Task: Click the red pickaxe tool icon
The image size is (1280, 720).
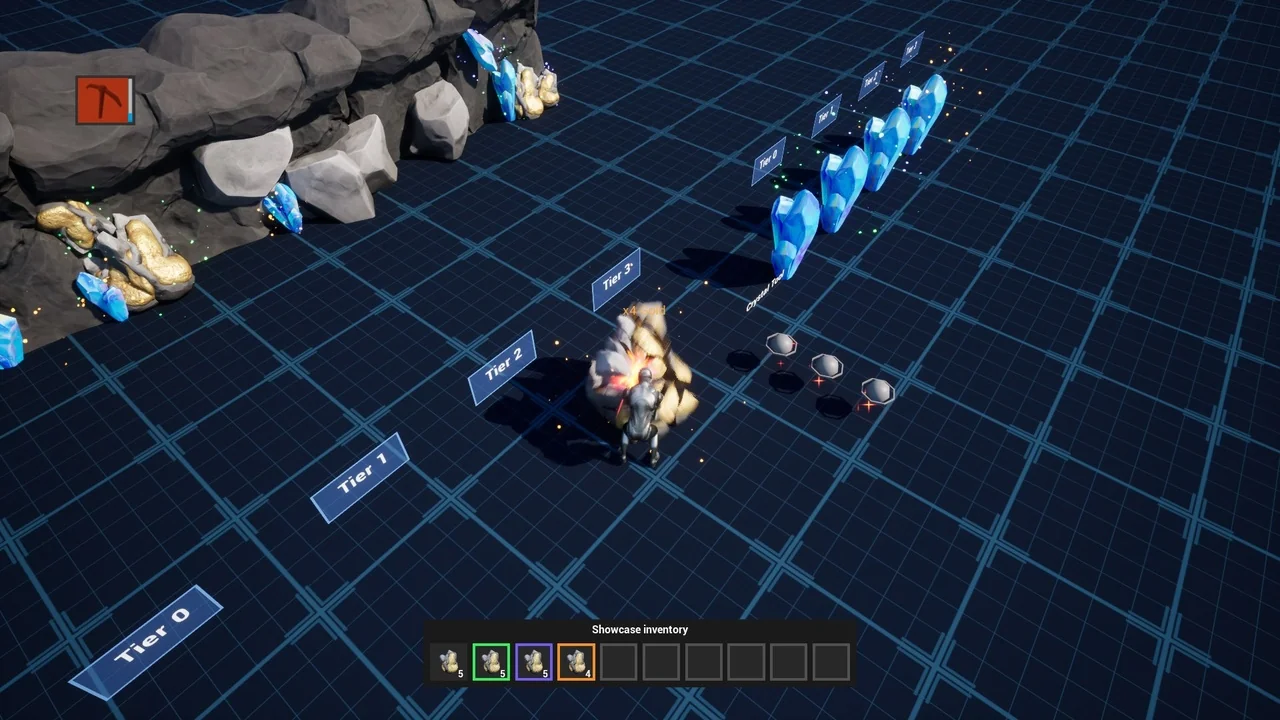Action: click(x=104, y=101)
